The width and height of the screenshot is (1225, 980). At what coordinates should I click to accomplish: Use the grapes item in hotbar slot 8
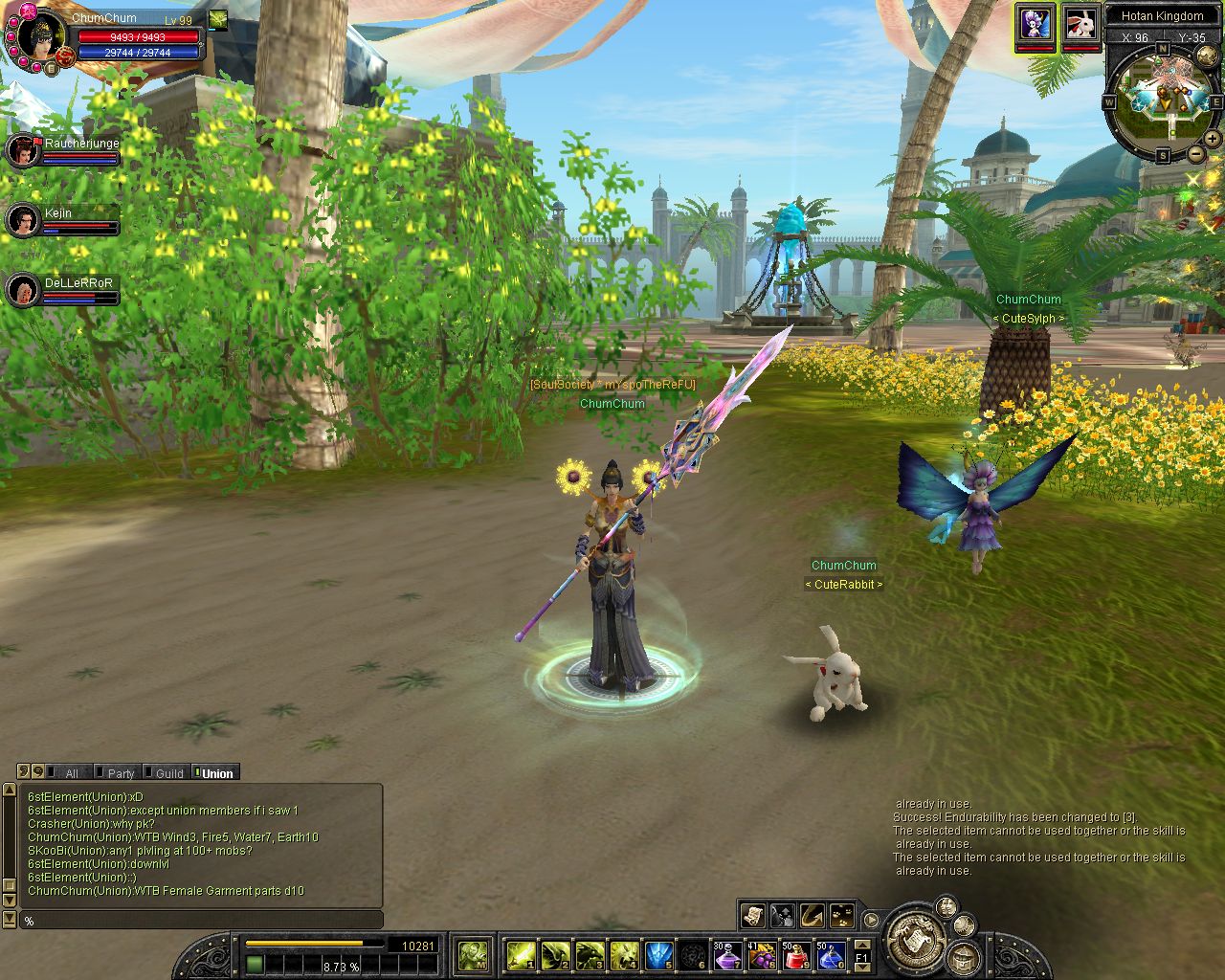[762, 955]
